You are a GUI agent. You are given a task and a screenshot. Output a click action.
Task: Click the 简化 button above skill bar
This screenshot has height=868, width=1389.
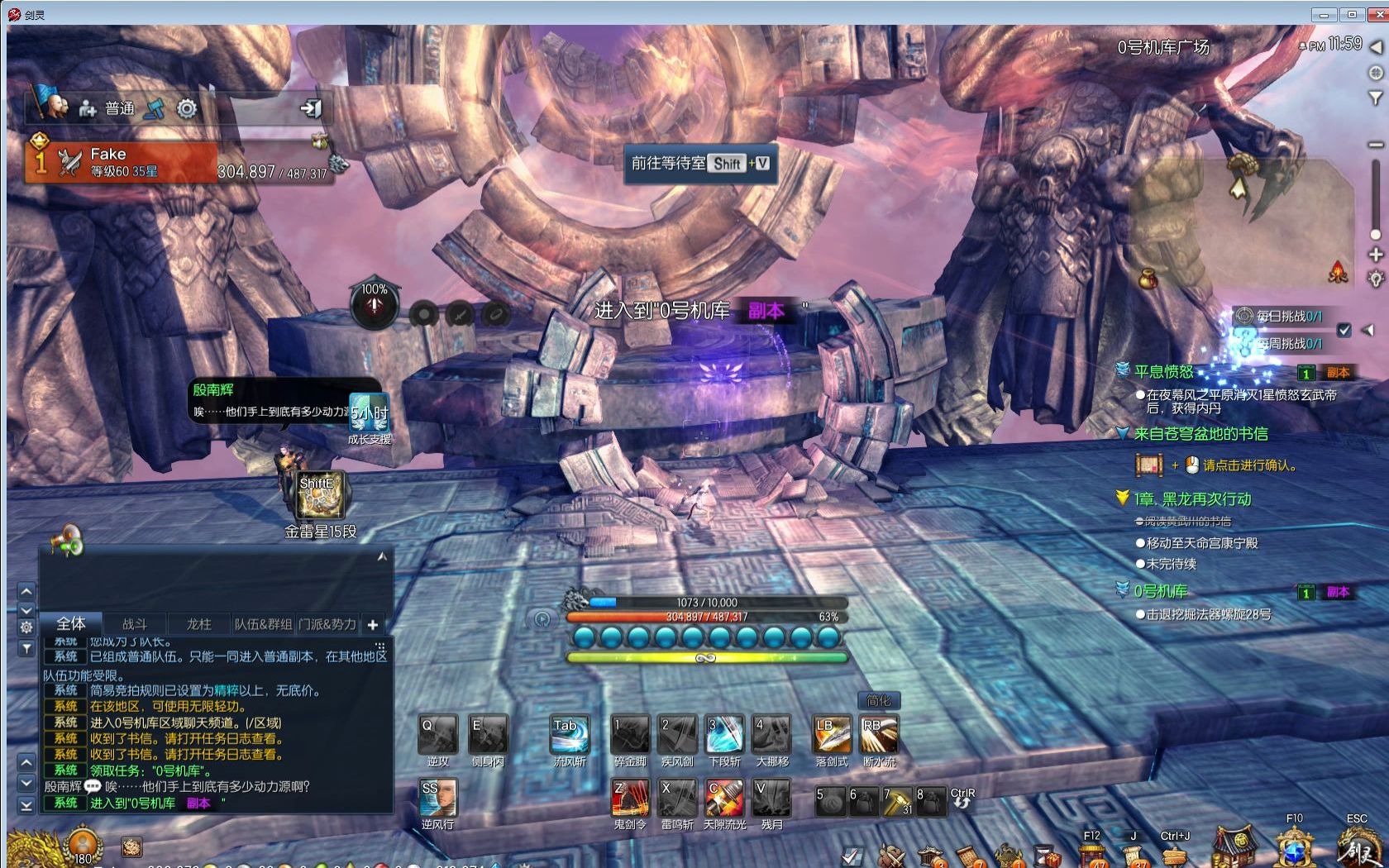pos(878,700)
